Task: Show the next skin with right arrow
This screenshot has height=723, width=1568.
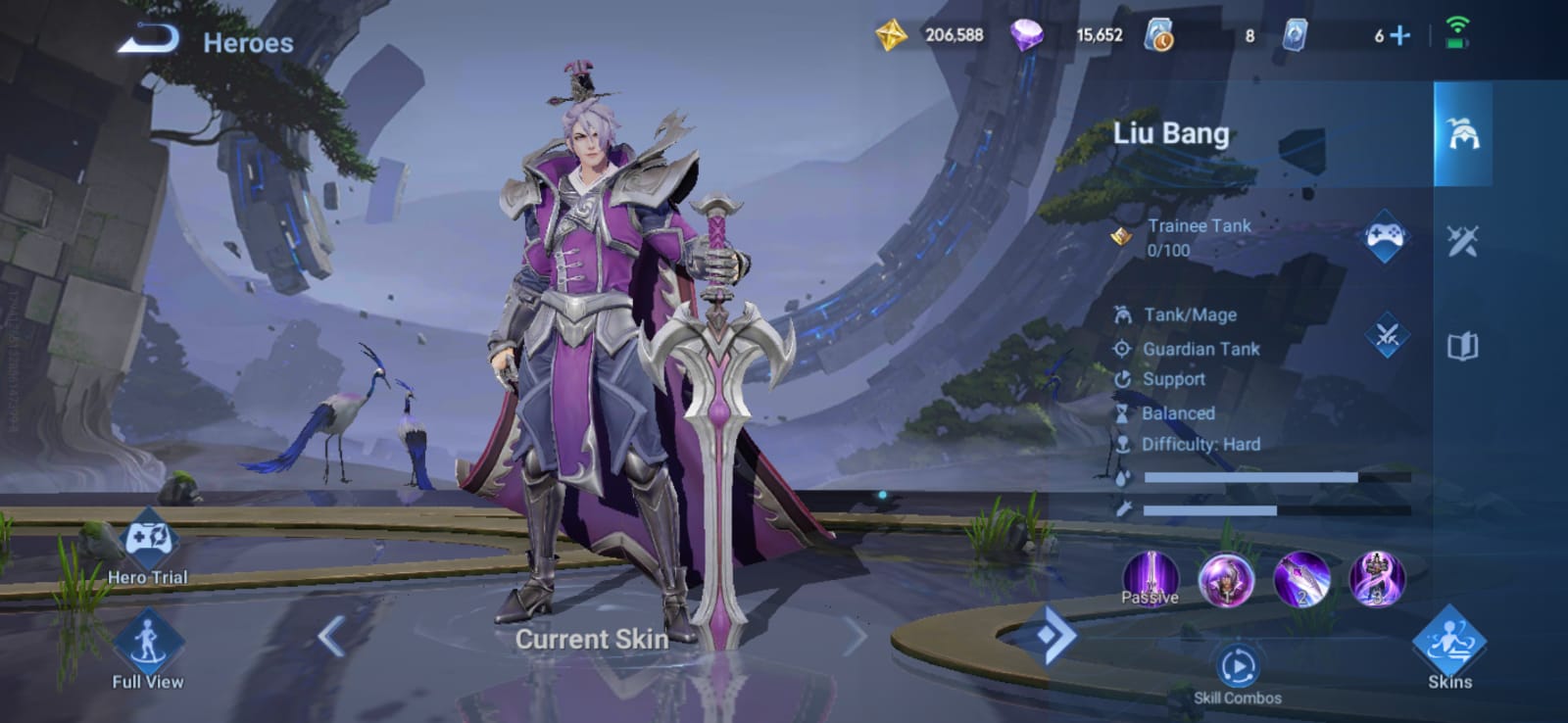Action: pyautogui.click(x=855, y=637)
